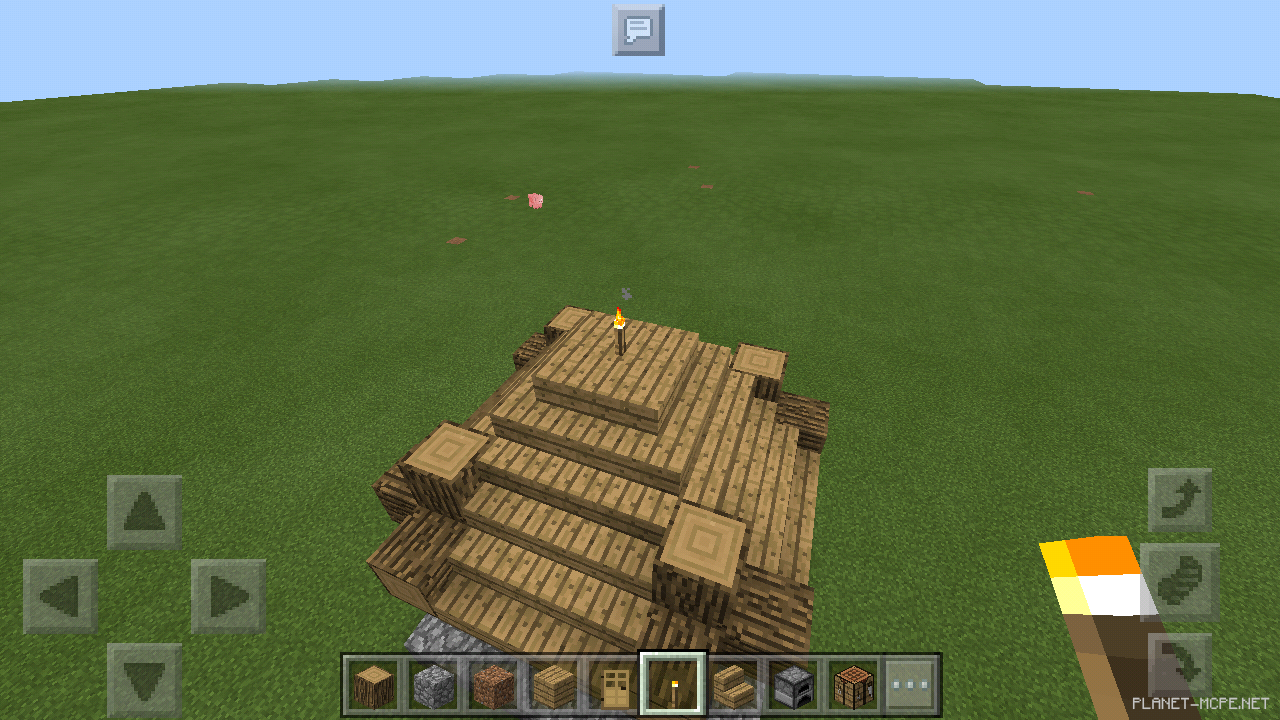Select the oak planks block in the hotbar
The image size is (1280, 720).
coord(551,685)
